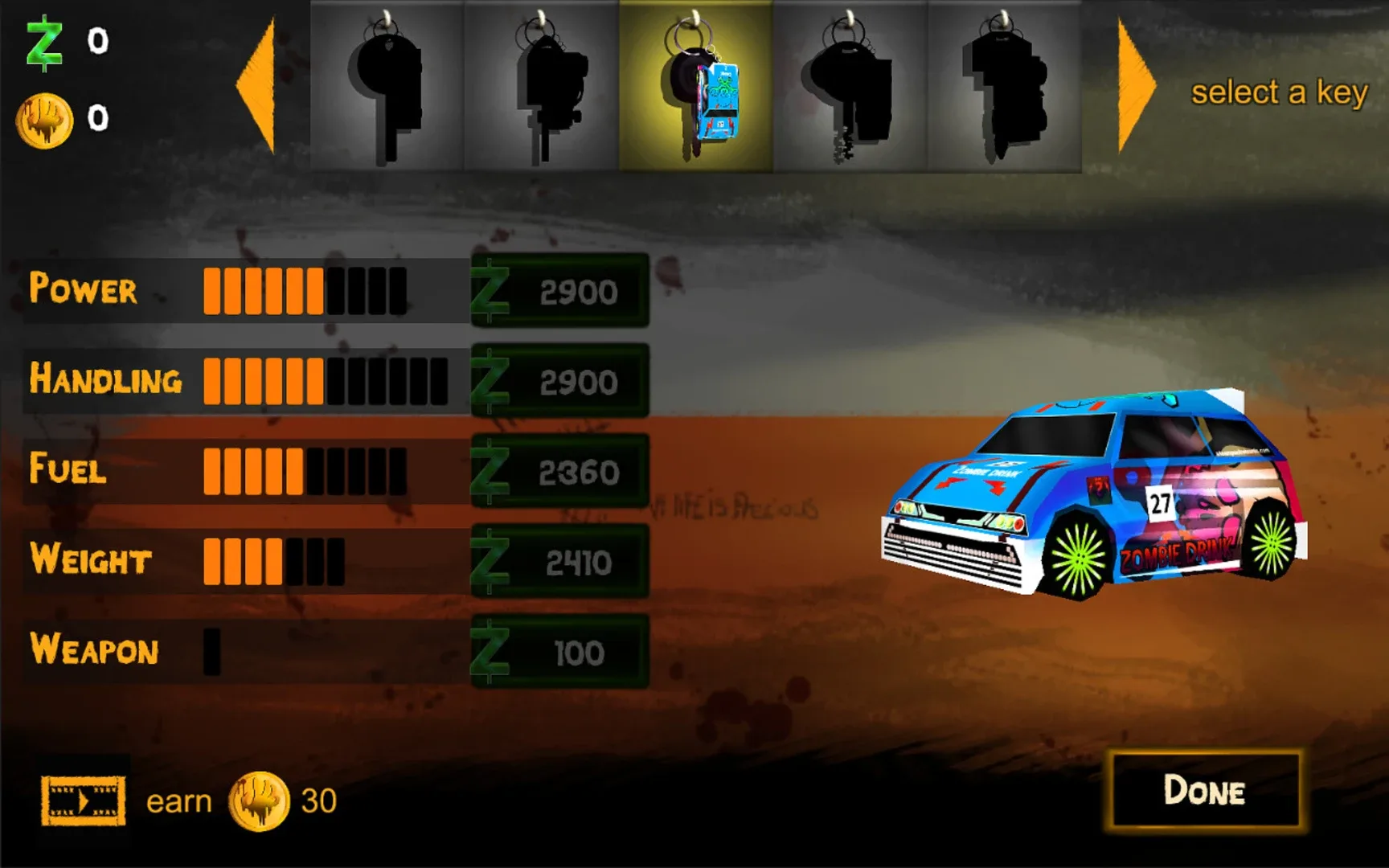Click the Done button
The width and height of the screenshot is (1389, 868).
click(x=1204, y=792)
